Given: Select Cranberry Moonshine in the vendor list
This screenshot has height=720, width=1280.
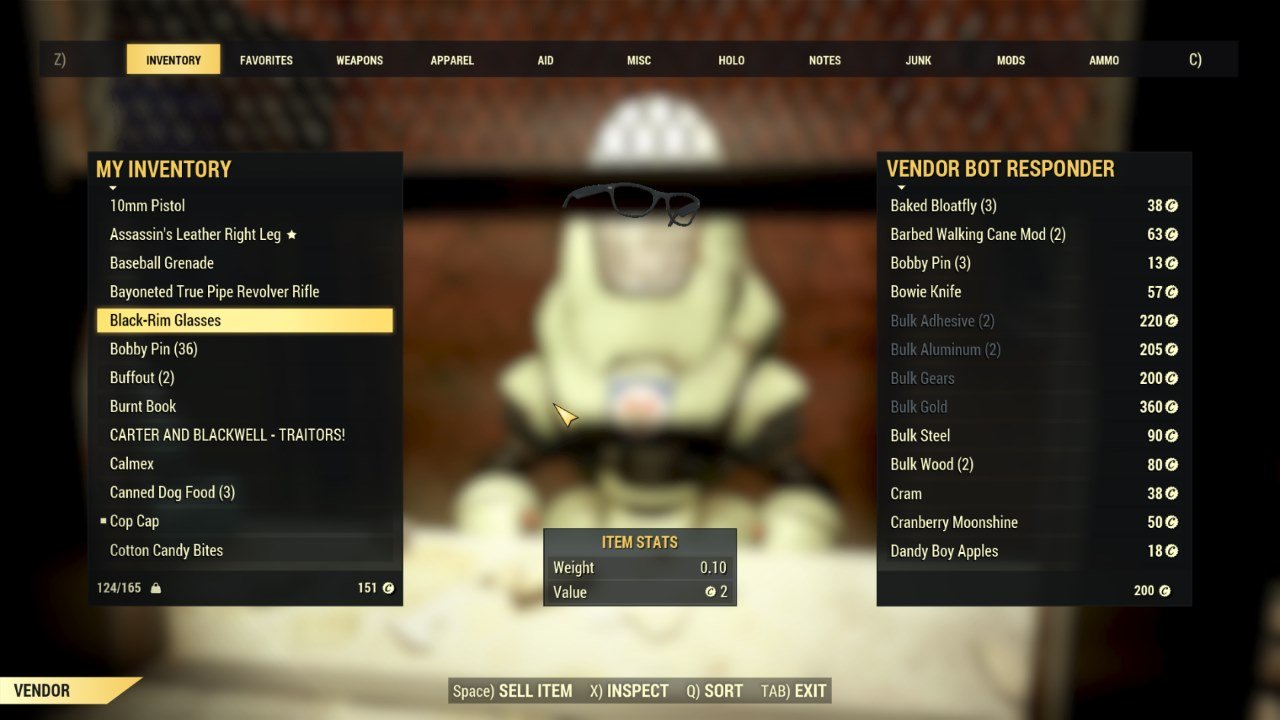Looking at the screenshot, I should click(953, 522).
